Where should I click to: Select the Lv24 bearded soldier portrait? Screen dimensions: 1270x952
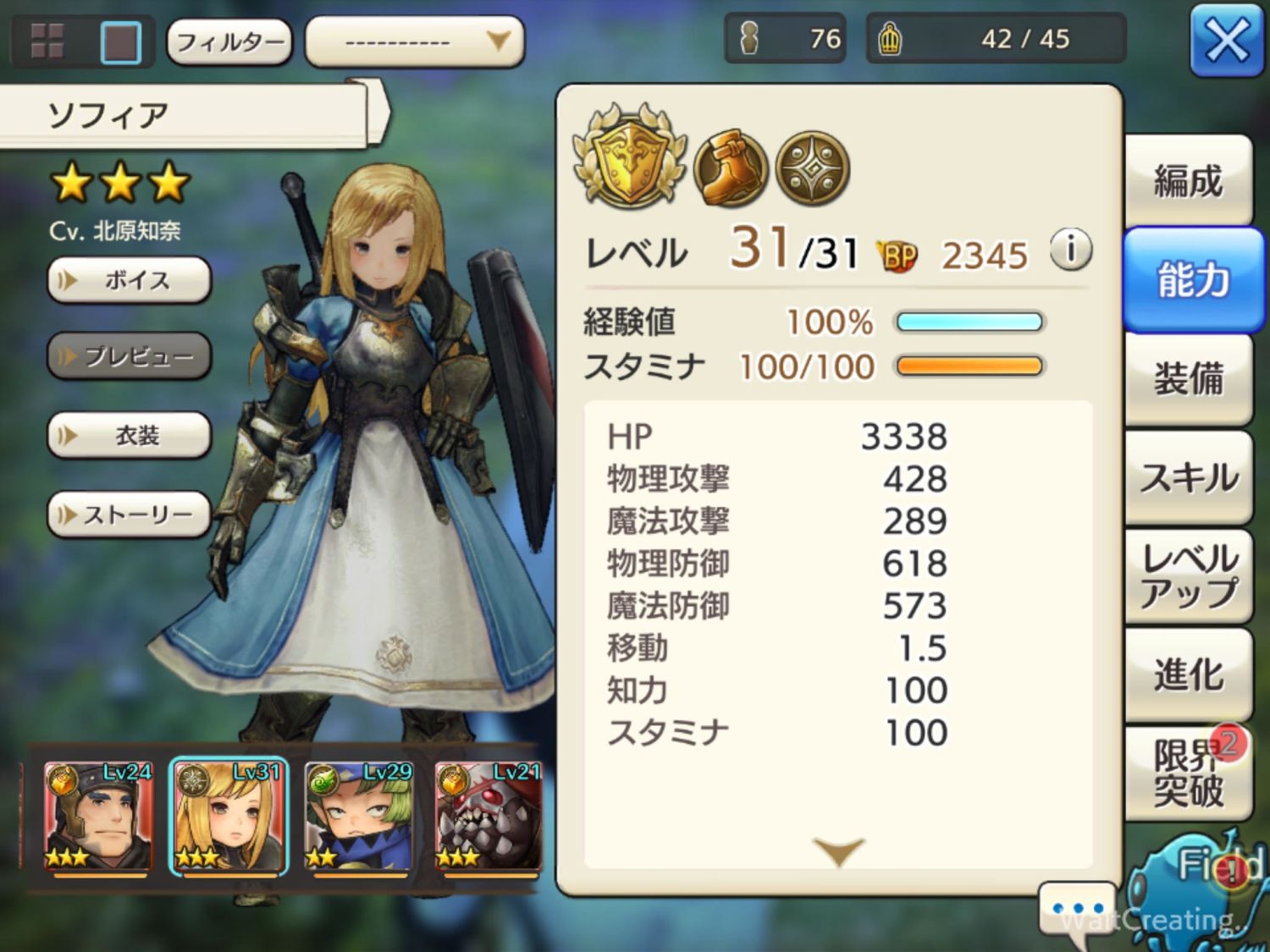98,817
